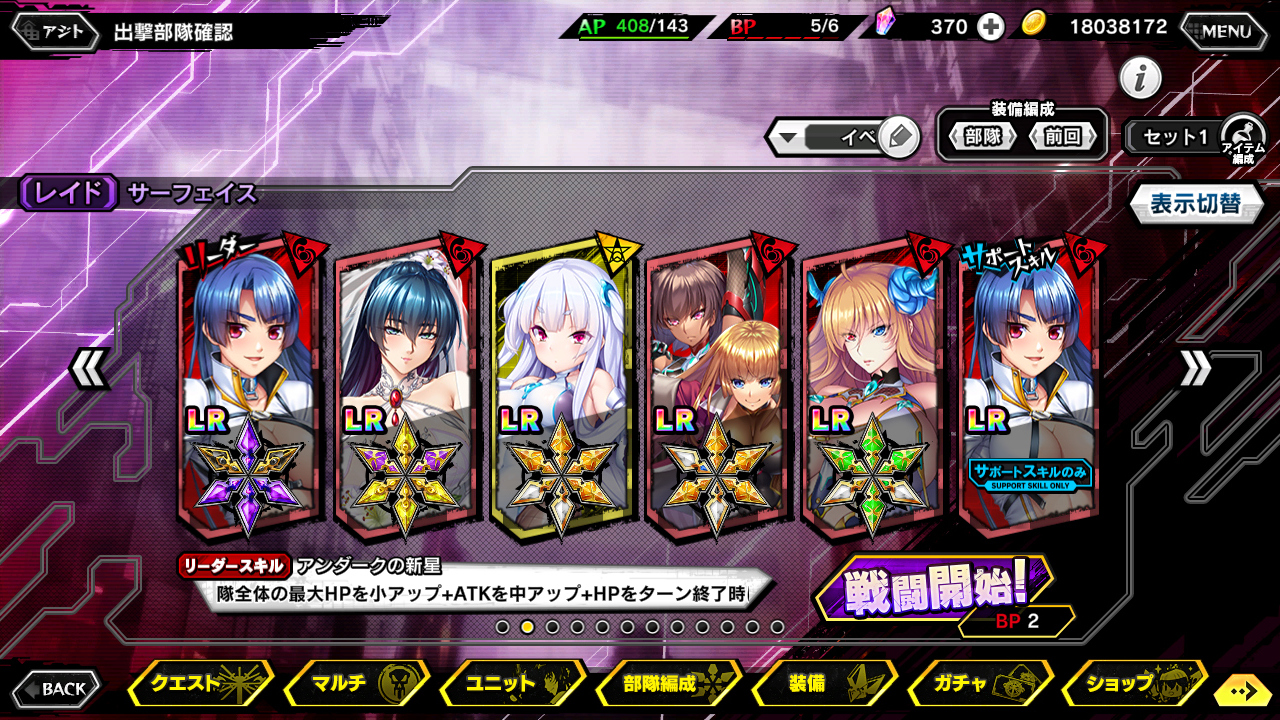
Task: Expand the bottom nav with the yellow arrow
Action: (1242, 690)
